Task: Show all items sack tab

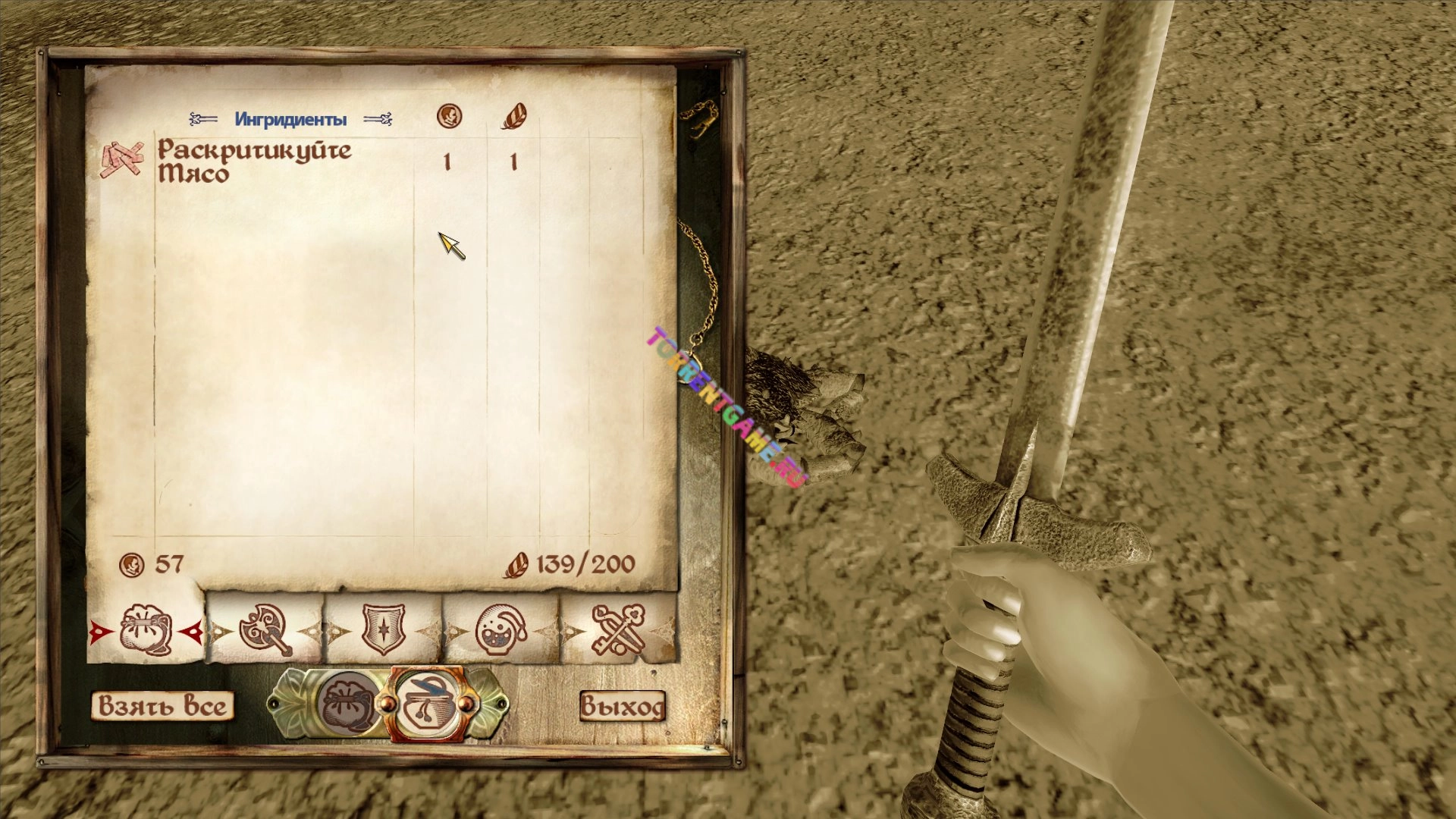Action: pos(146,630)
